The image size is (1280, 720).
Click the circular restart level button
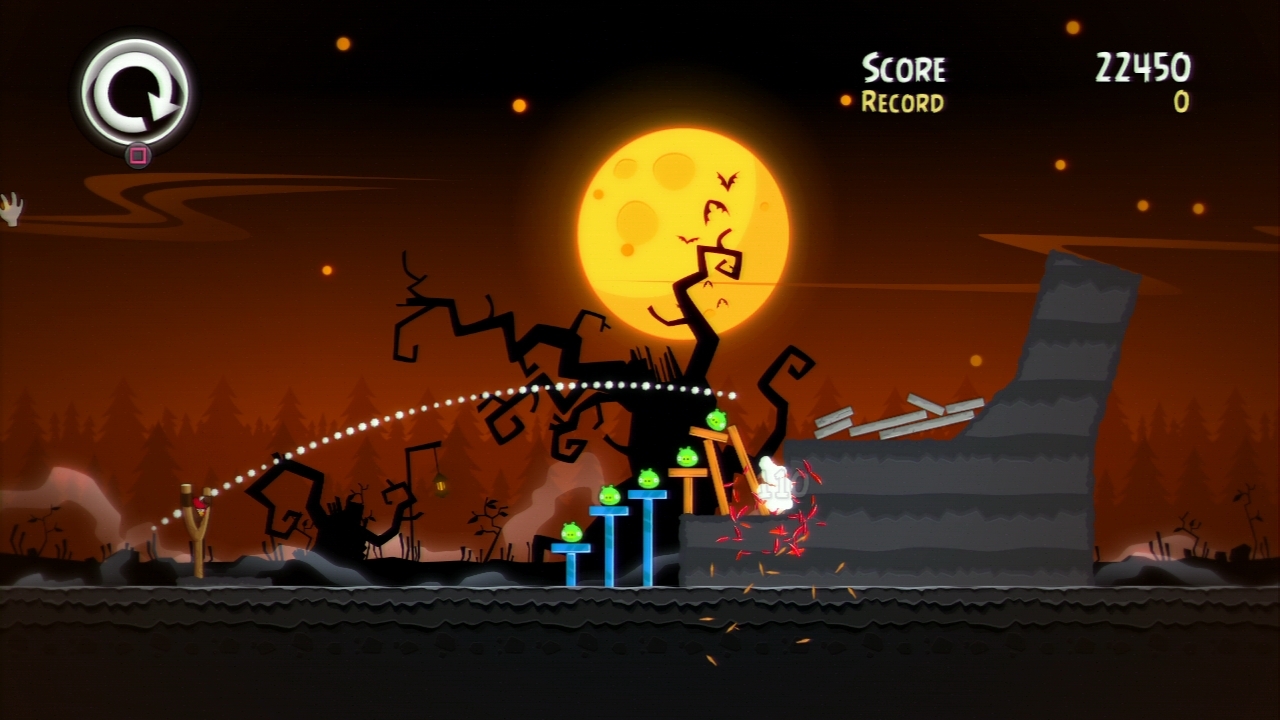[x=135, y=92]
